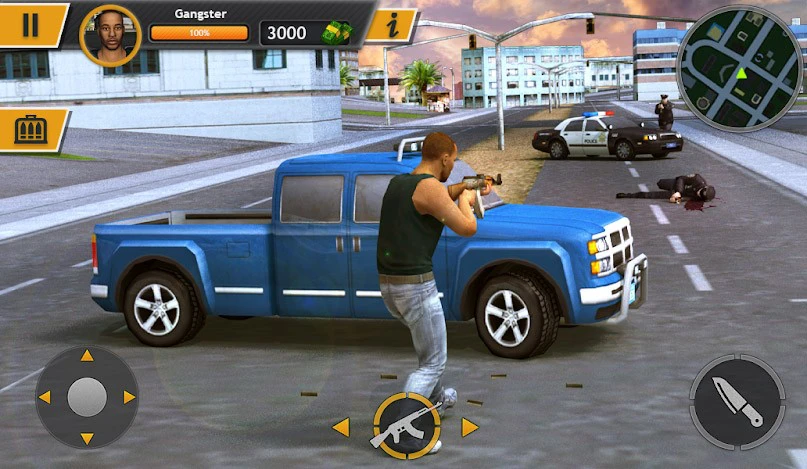
Task: Open the info panel button
Action: pyautogui.click(x=392, y=26)
